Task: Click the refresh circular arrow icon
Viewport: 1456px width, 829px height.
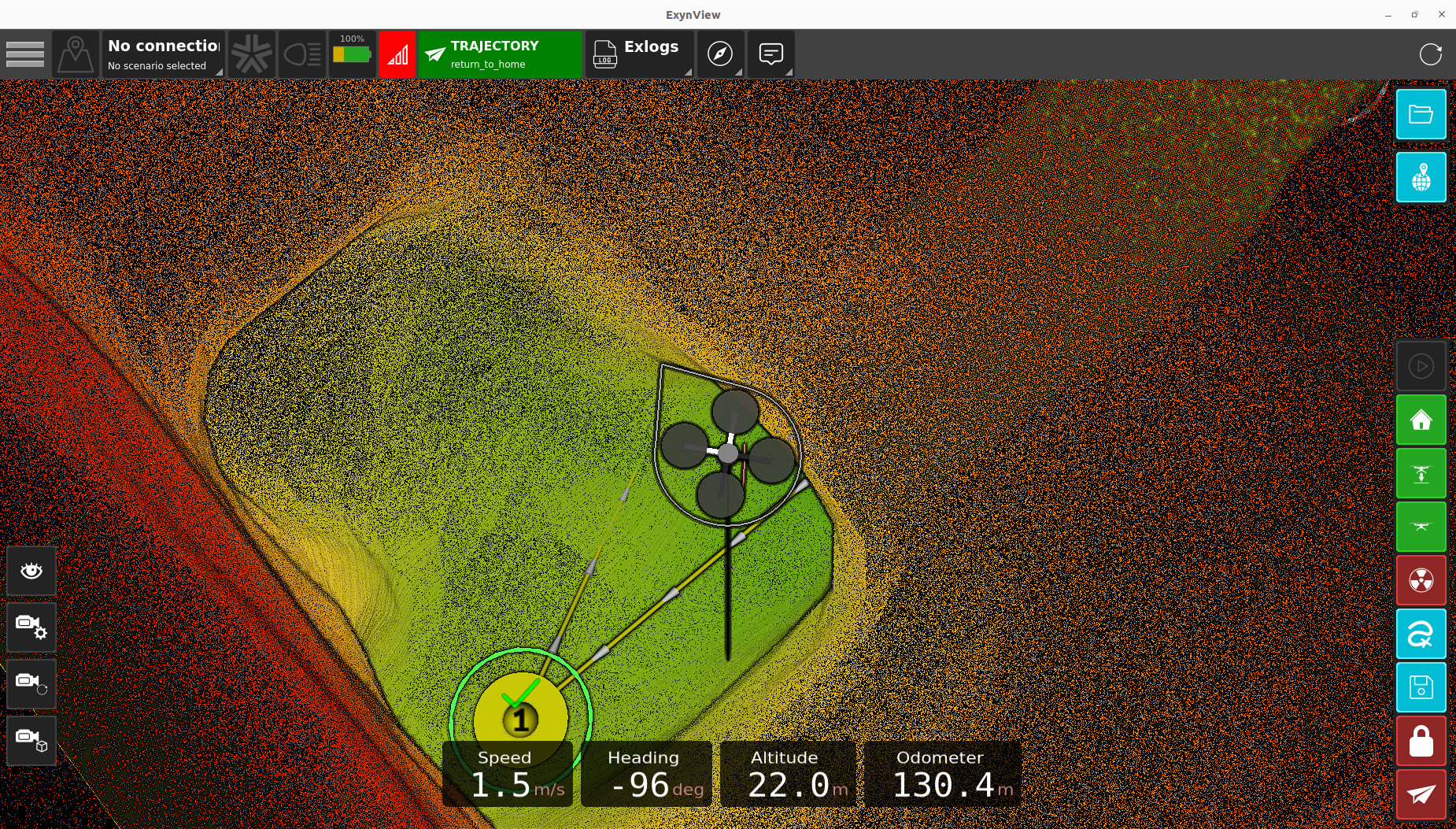Action: pyautogui.click(x=1430, y=54)
